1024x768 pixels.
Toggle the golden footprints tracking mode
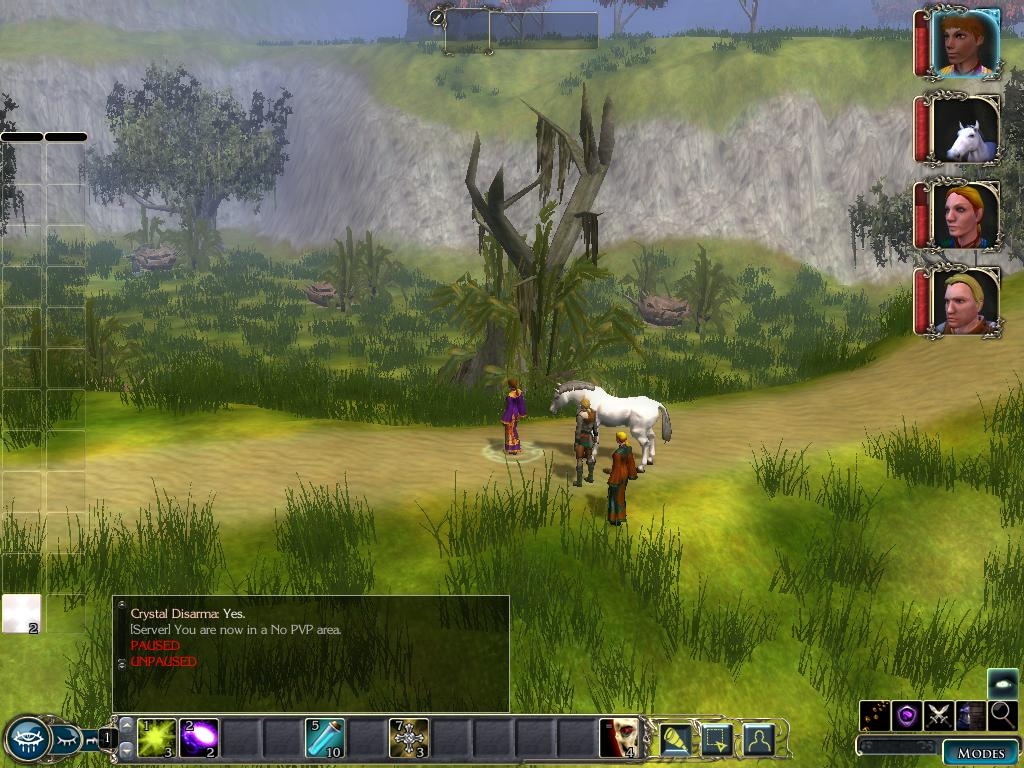click(875, 715)
